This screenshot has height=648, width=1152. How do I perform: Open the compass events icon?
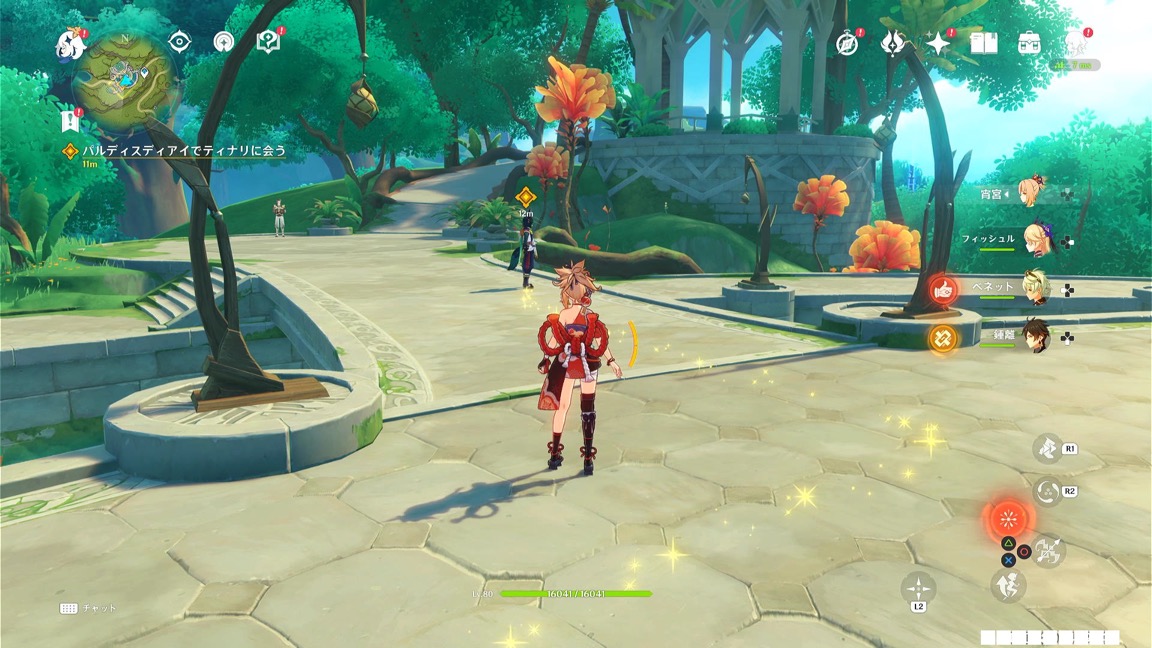847,44
